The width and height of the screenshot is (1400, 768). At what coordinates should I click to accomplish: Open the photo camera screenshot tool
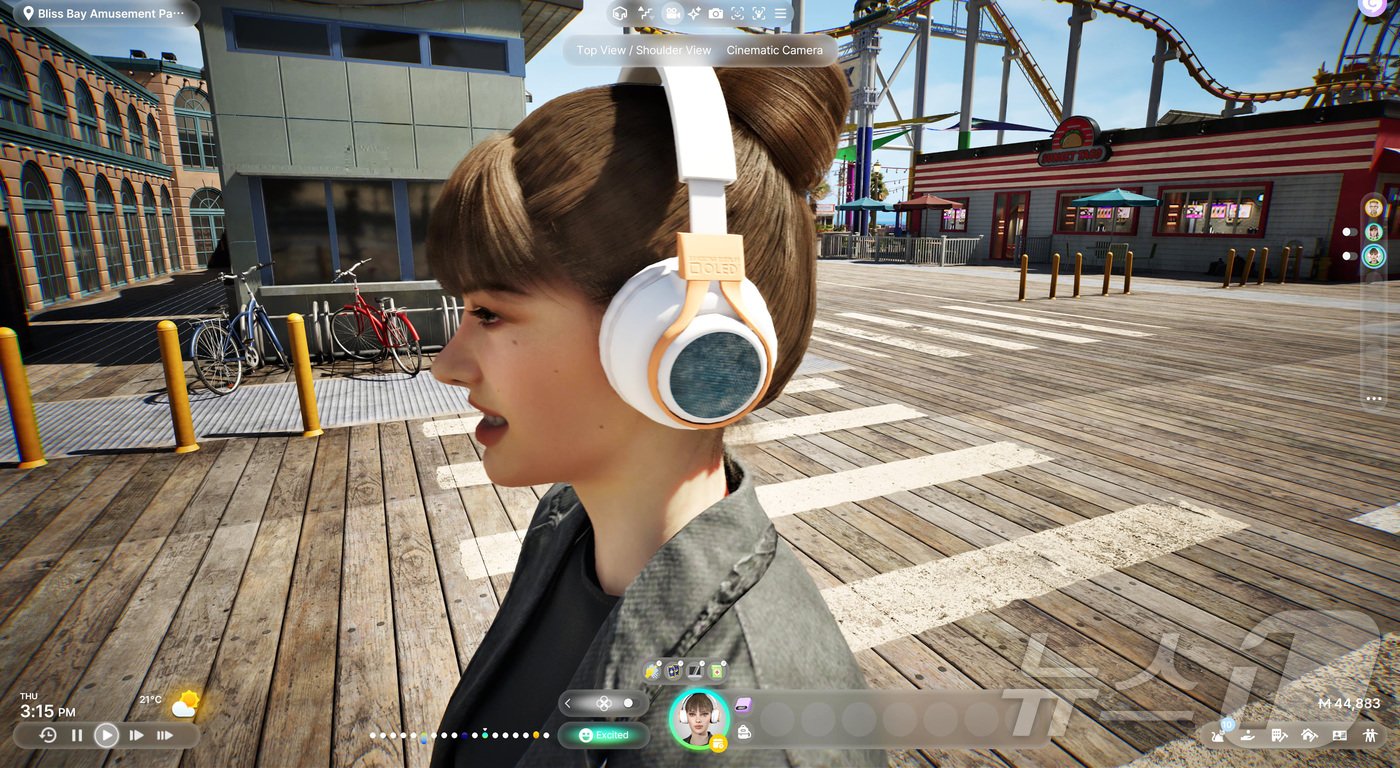(x=716, y=14)
